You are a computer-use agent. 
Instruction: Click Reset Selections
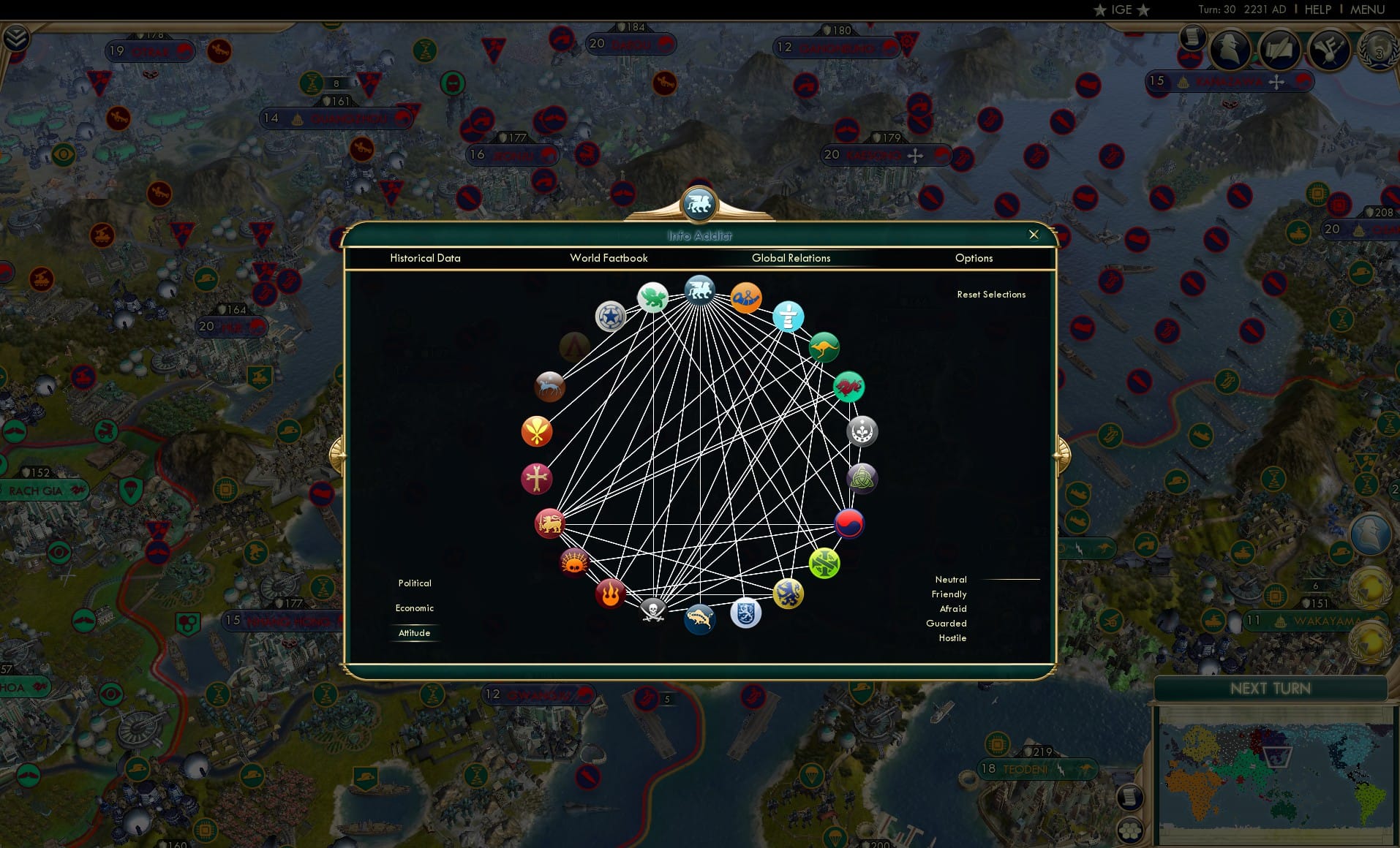click(991, 294)
